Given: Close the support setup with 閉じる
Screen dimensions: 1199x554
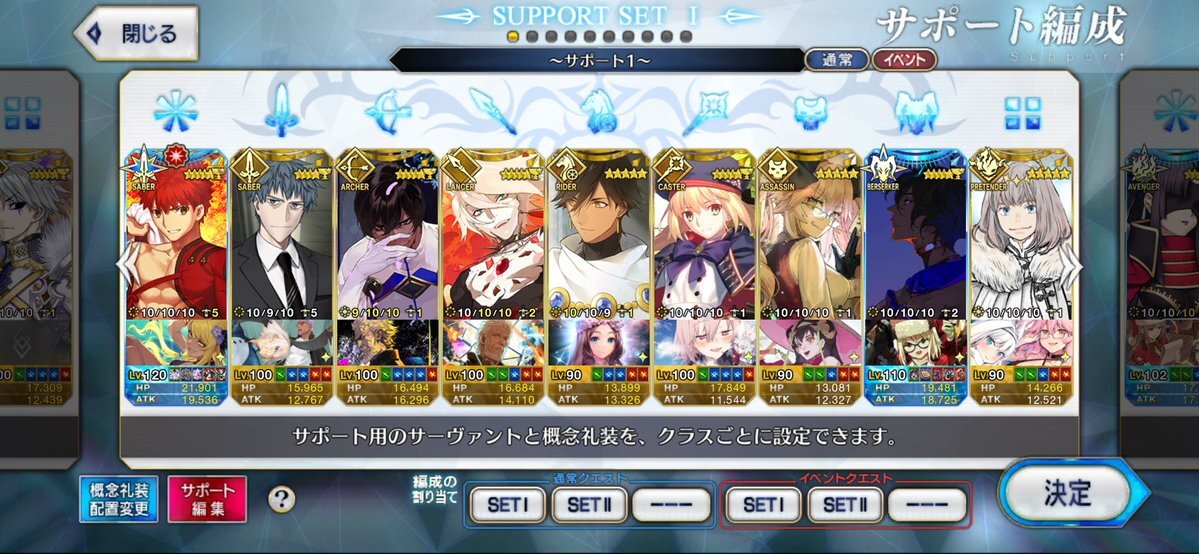Looking at the screenshot, I should point(136,34).
